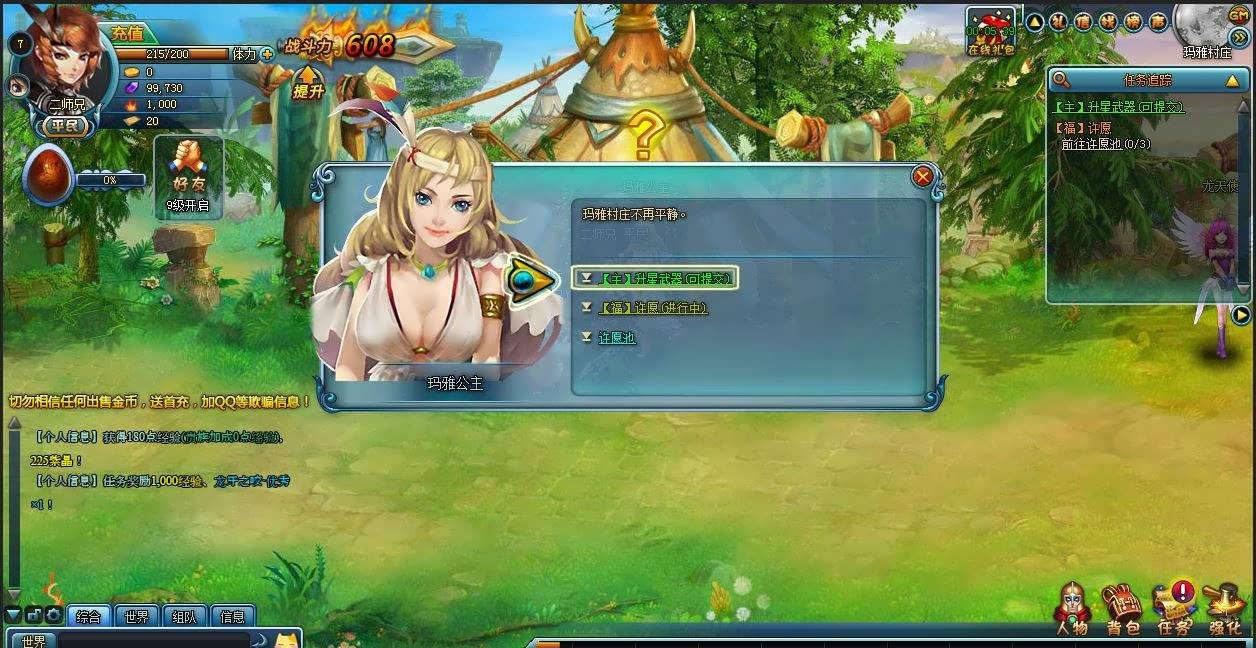Select the 【福】许愿 dialogue option

tap(653, 308)
